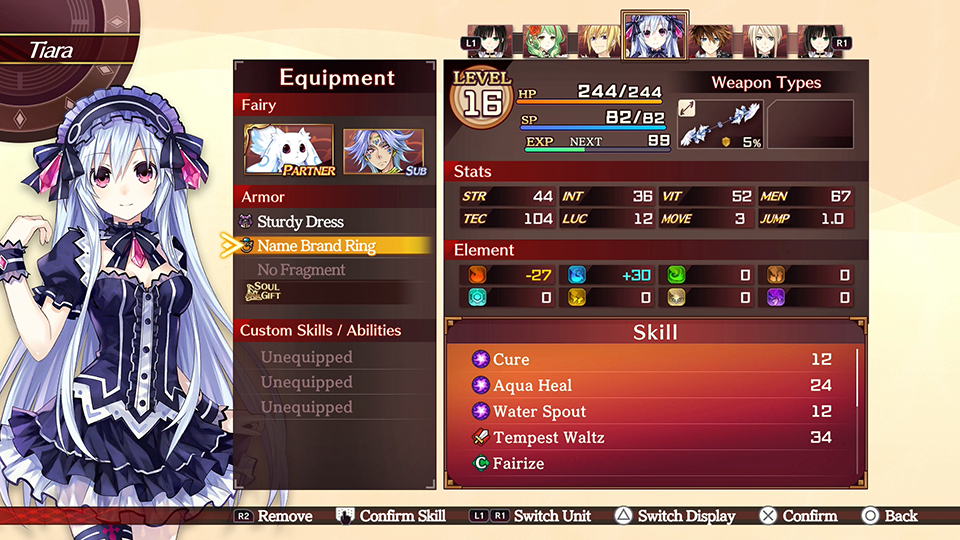This screenshot has width=960, height=540.
Task: Select the Tempest Waltz skill
Action: pyautogui.click(x=548, y=437)
